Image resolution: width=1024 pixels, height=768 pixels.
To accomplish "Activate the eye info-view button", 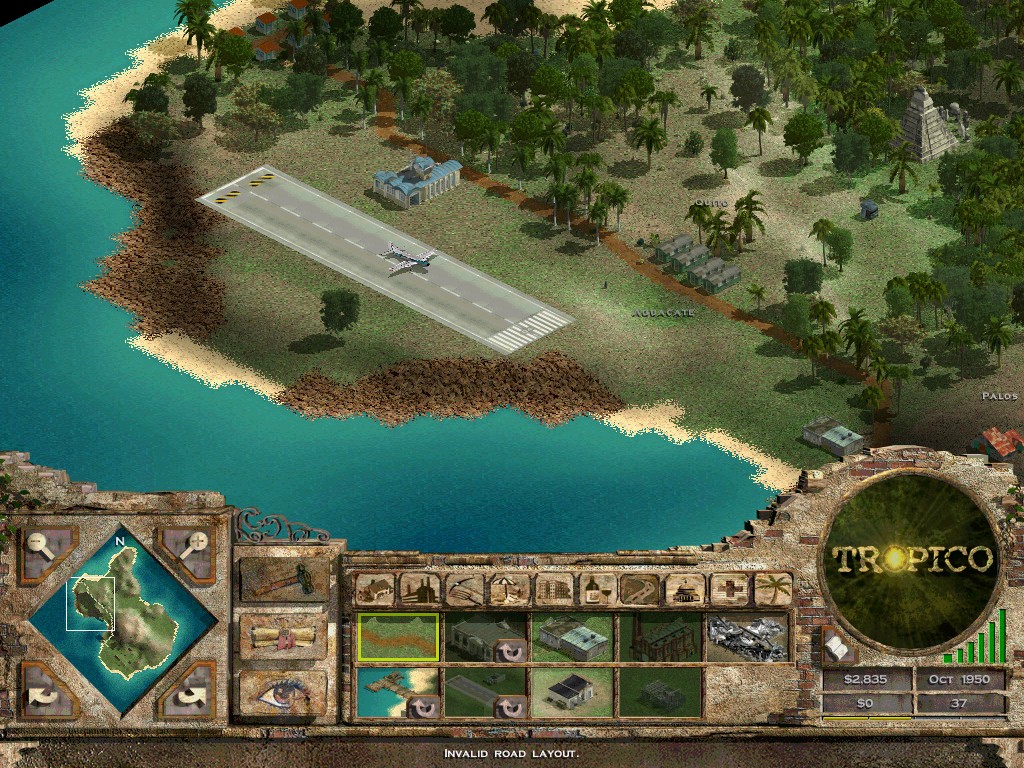I will (x=284, y=692).
